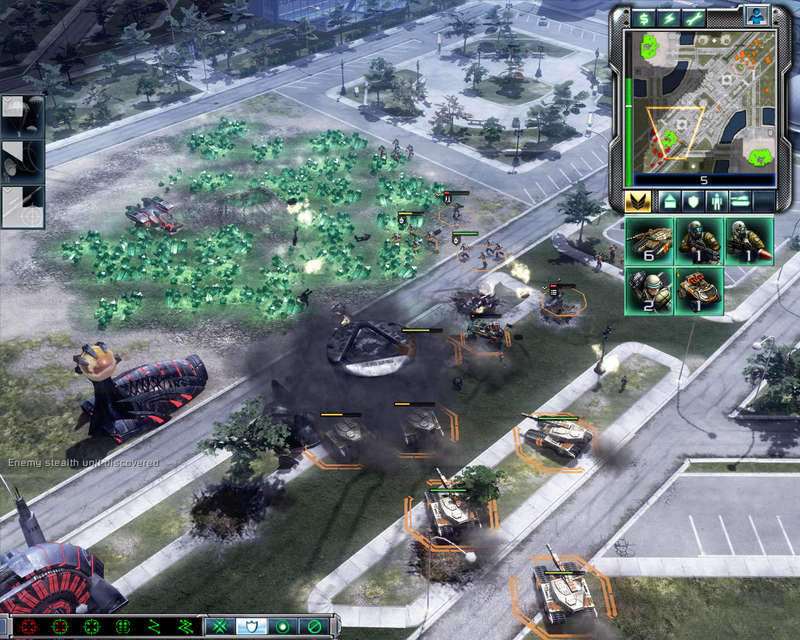Screen dimensions: 800x640
Task: Set the crossed-circle hold fire stance
Action: click(312, 627)
